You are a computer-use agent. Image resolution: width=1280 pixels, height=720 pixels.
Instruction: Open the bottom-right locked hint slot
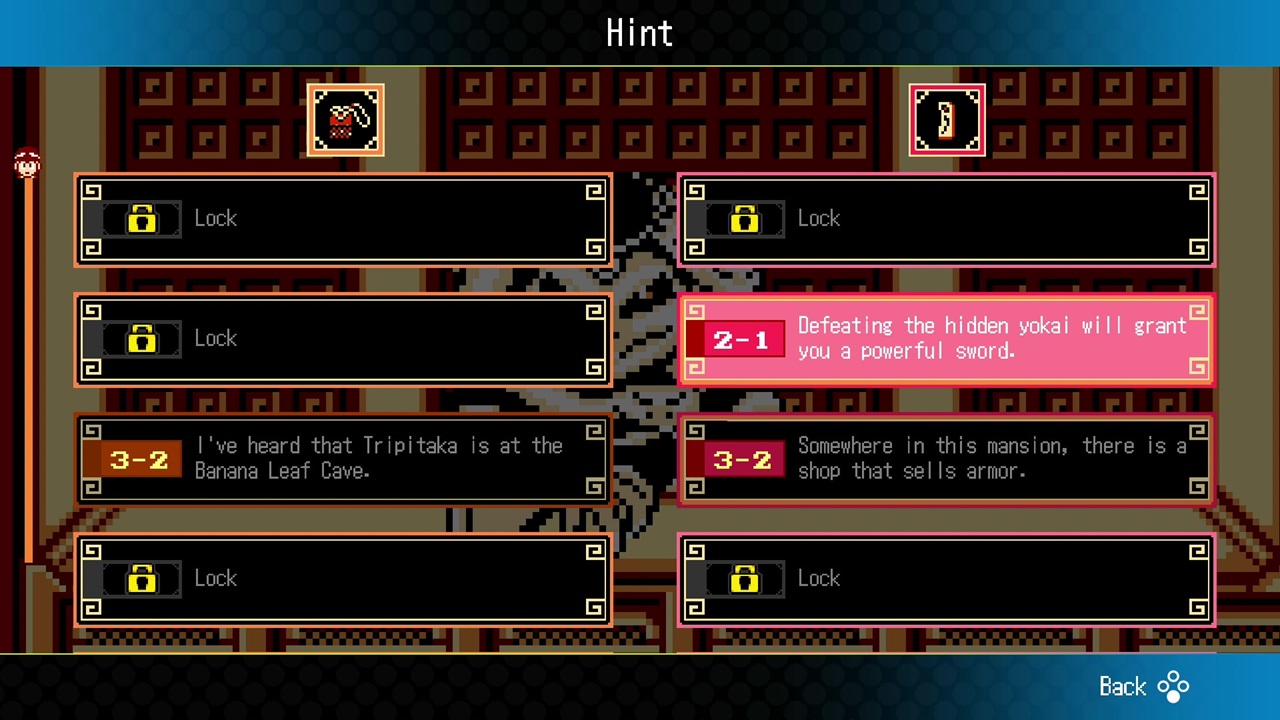[x=947, y=579]
